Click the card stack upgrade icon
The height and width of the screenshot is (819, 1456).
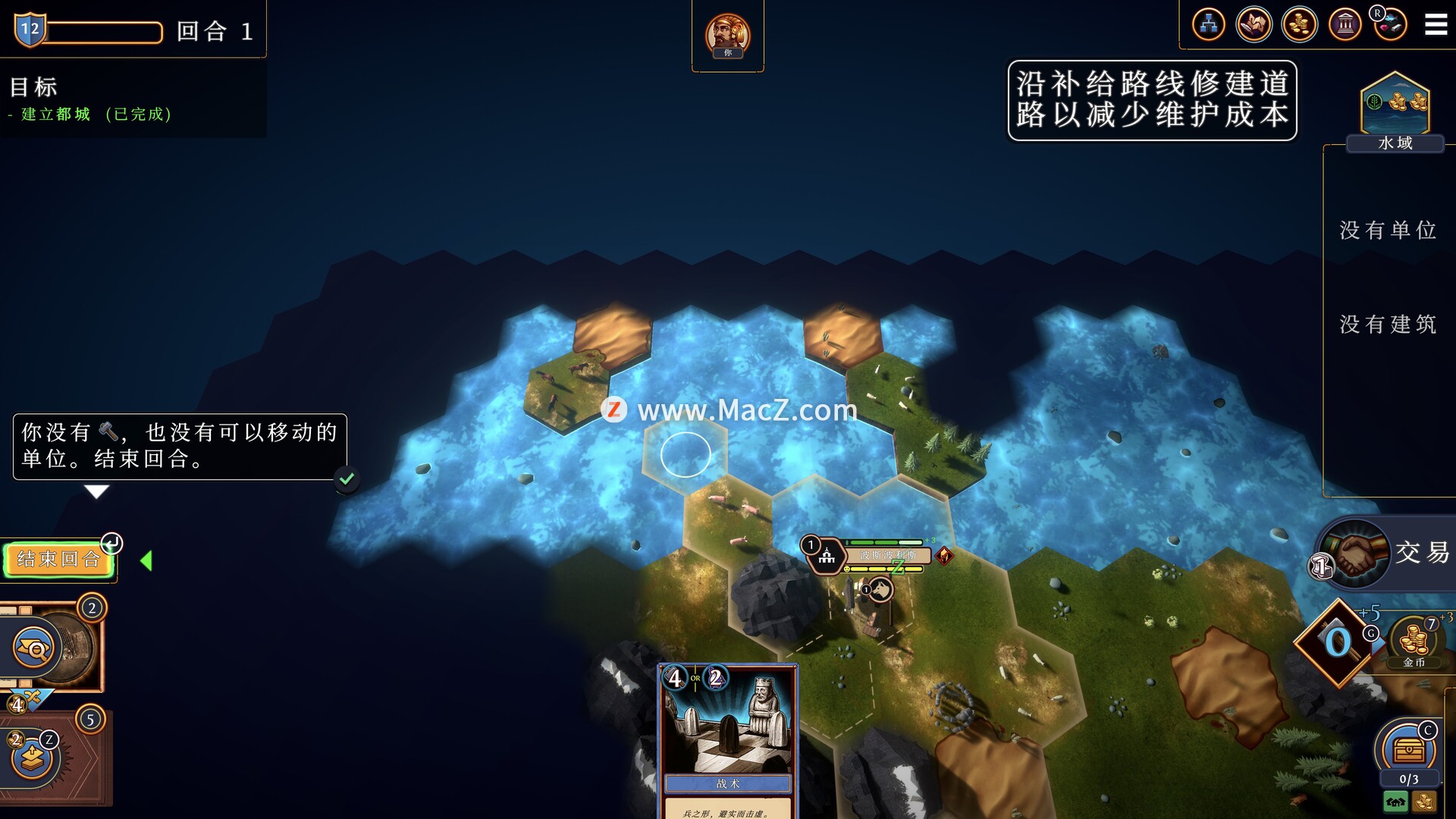pyautogui.click(x=32, y=756)
